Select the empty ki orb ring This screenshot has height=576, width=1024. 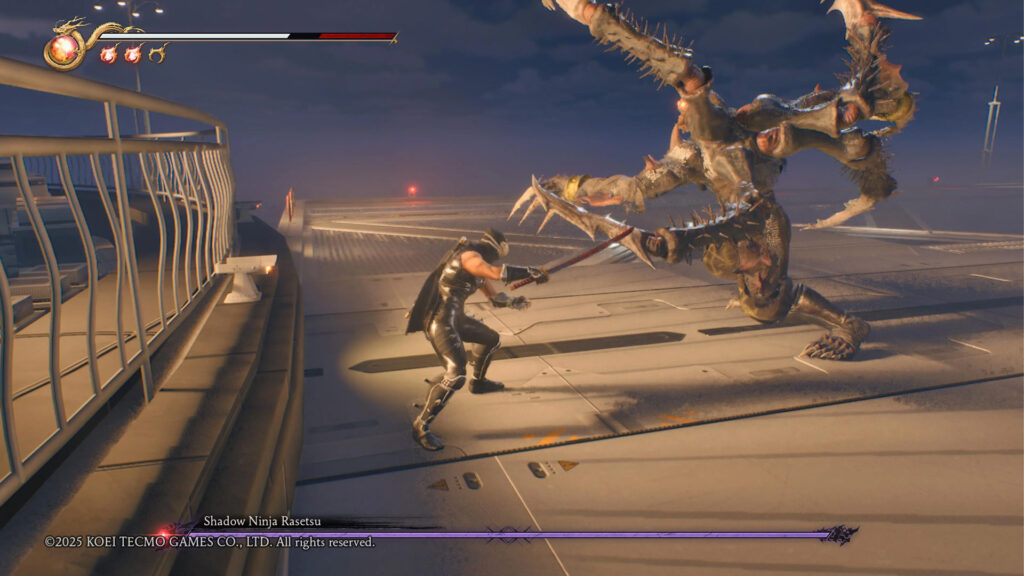pyautogui.click(x=157, y=54)
